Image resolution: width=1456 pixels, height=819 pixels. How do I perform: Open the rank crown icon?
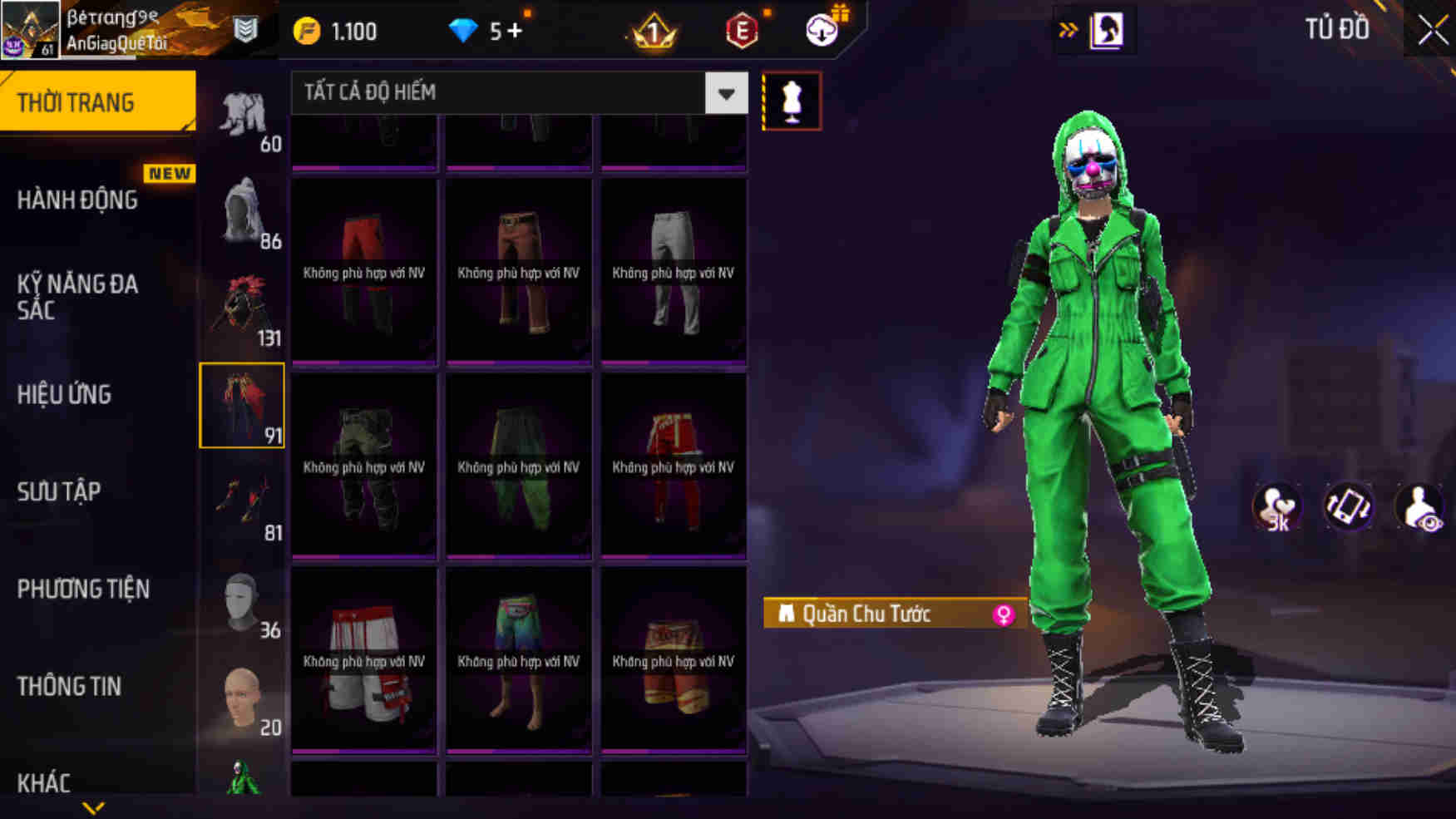(x=656, y=30)
